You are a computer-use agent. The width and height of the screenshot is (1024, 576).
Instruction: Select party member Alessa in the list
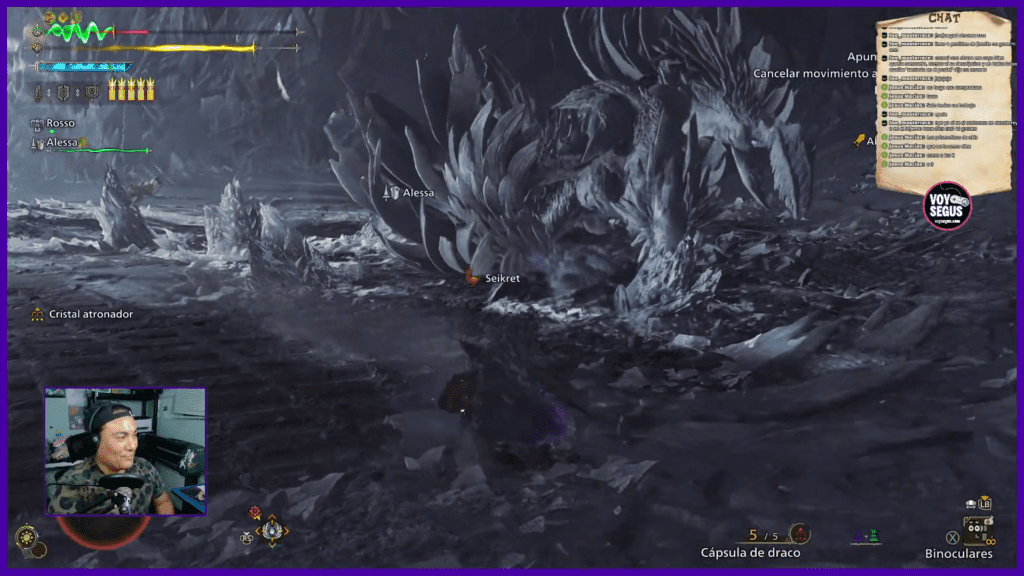click(x=62, y=143)
